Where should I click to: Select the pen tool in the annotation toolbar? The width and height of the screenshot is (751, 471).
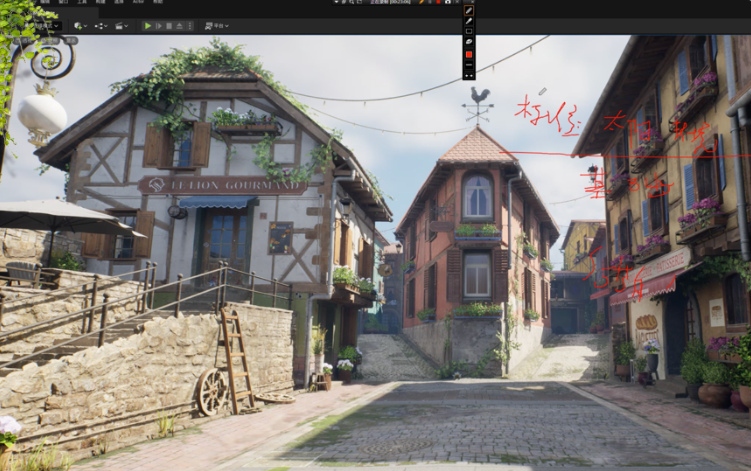pyautogui.click(x=469, y=9)
